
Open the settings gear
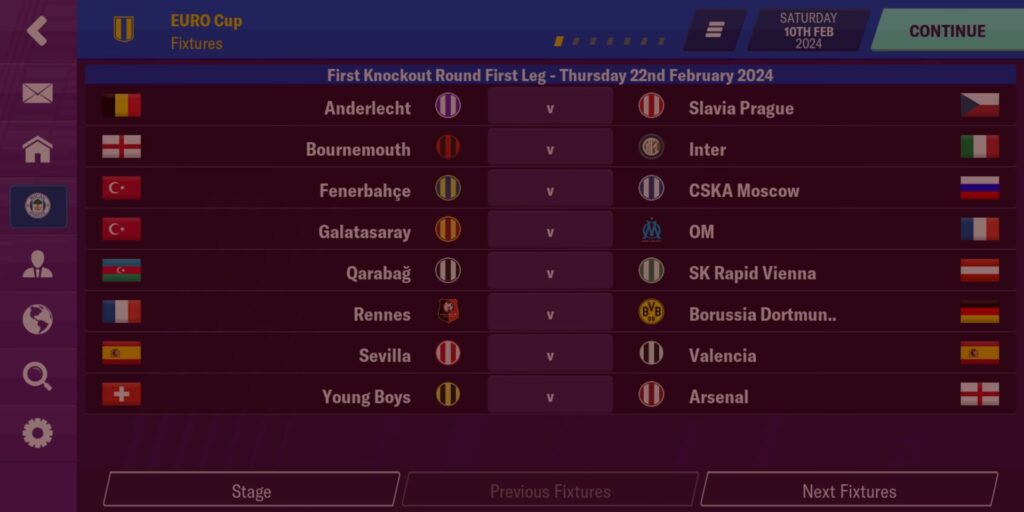point(37,433)
